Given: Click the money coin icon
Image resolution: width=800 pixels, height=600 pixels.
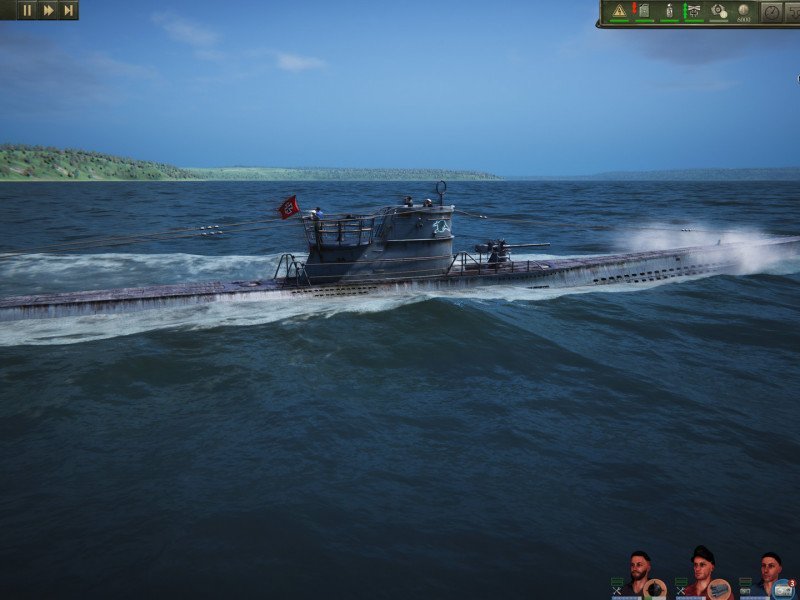Looking at the screenshot, I should click(744, 10).
